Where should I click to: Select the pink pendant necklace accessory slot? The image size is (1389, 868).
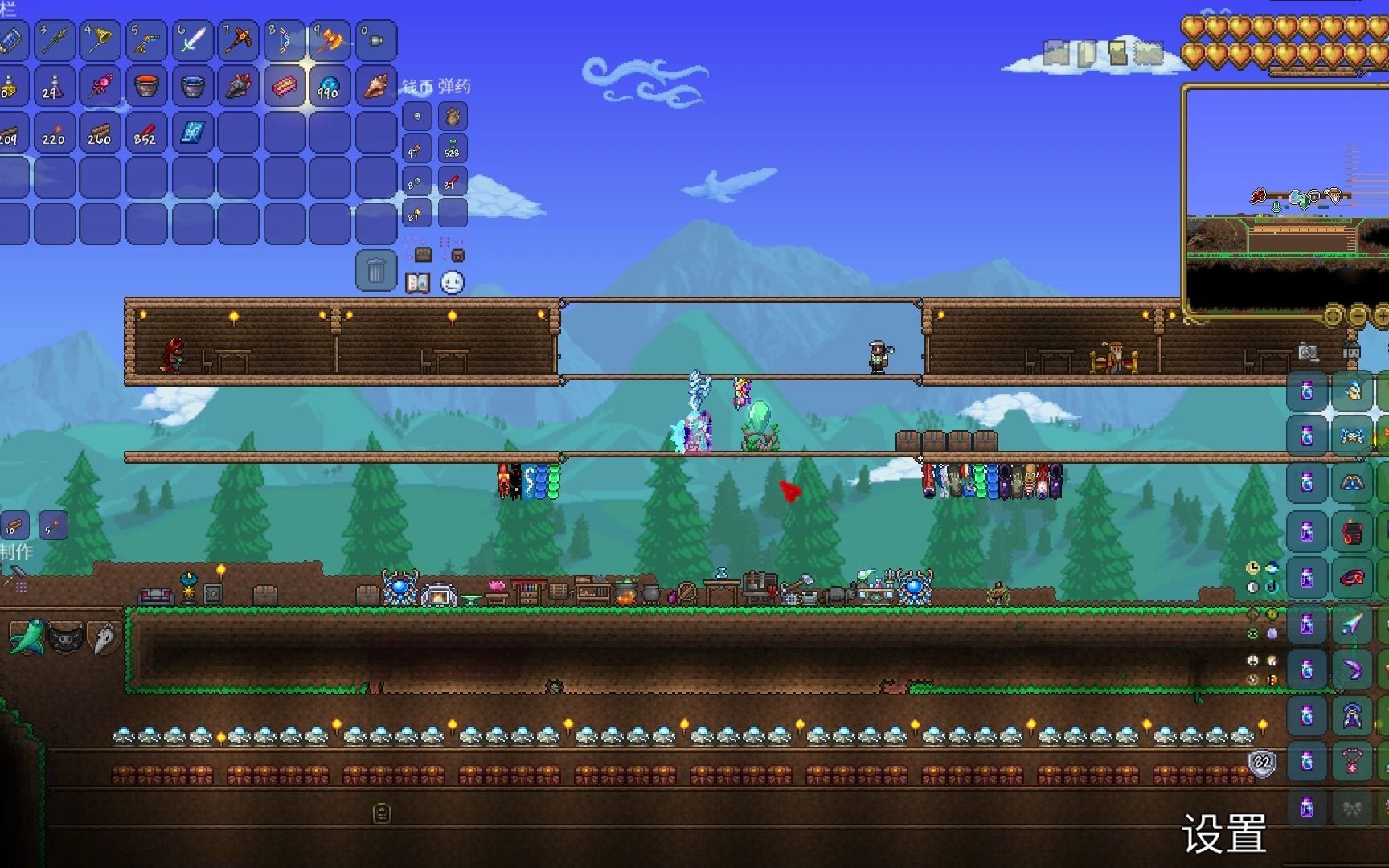click(1353, 761)
